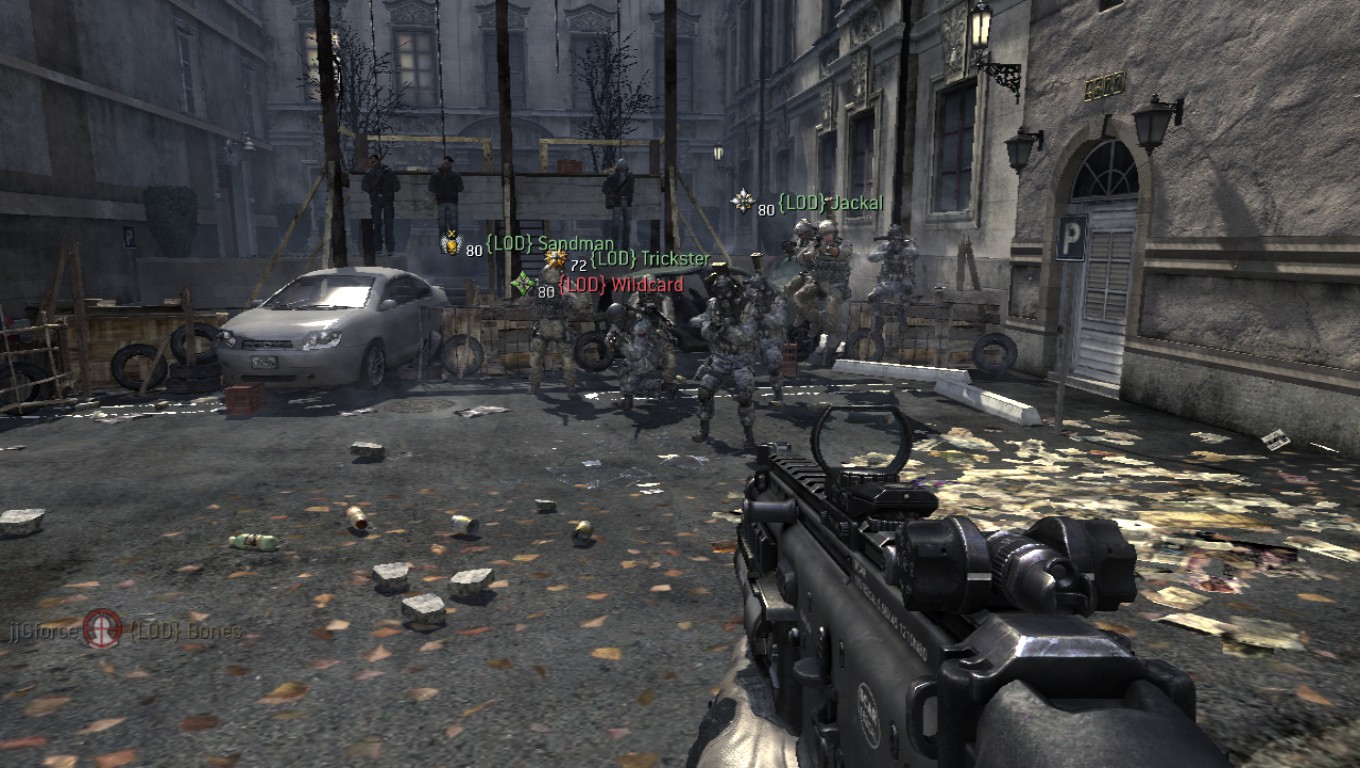Click the {LOD} Trickster player name tag
Image resolution: width=1360 pixels, height=768 pixels.
point(650,260)
